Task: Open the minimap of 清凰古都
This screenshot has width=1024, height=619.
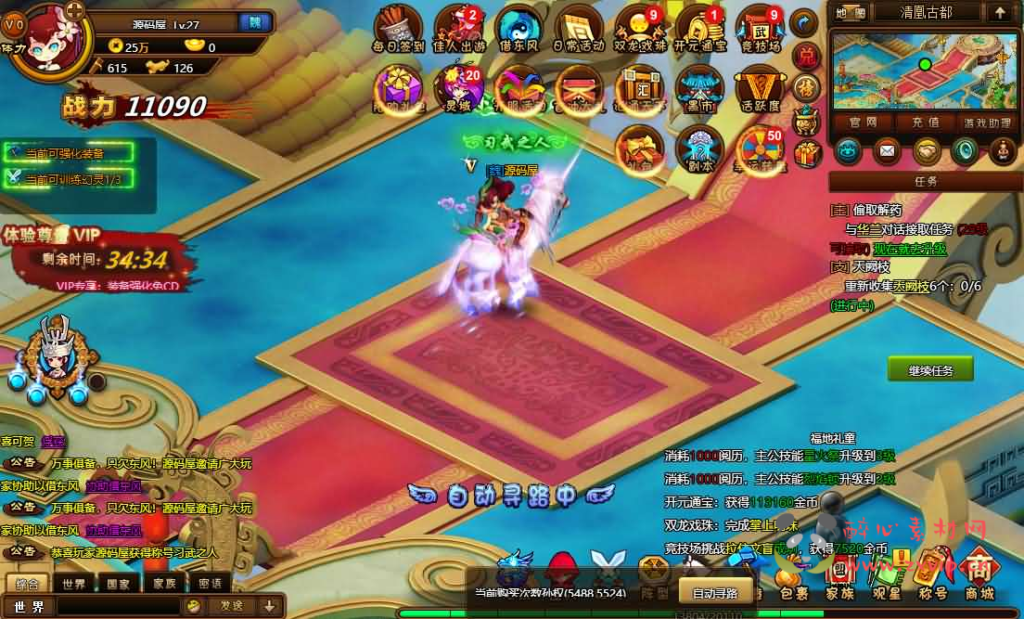Action: 923,72
